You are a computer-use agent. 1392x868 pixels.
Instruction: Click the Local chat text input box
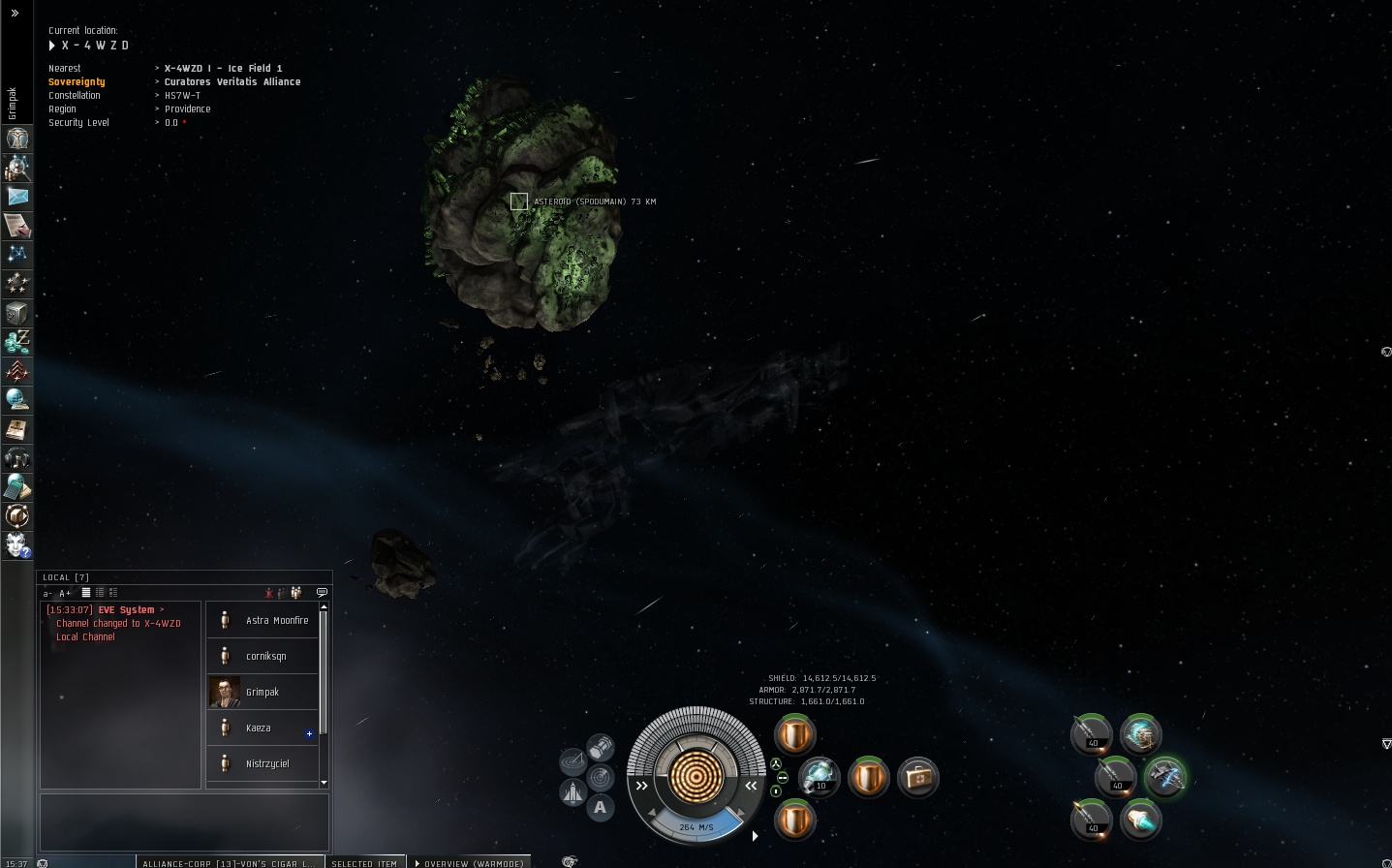tap(184, 821)
